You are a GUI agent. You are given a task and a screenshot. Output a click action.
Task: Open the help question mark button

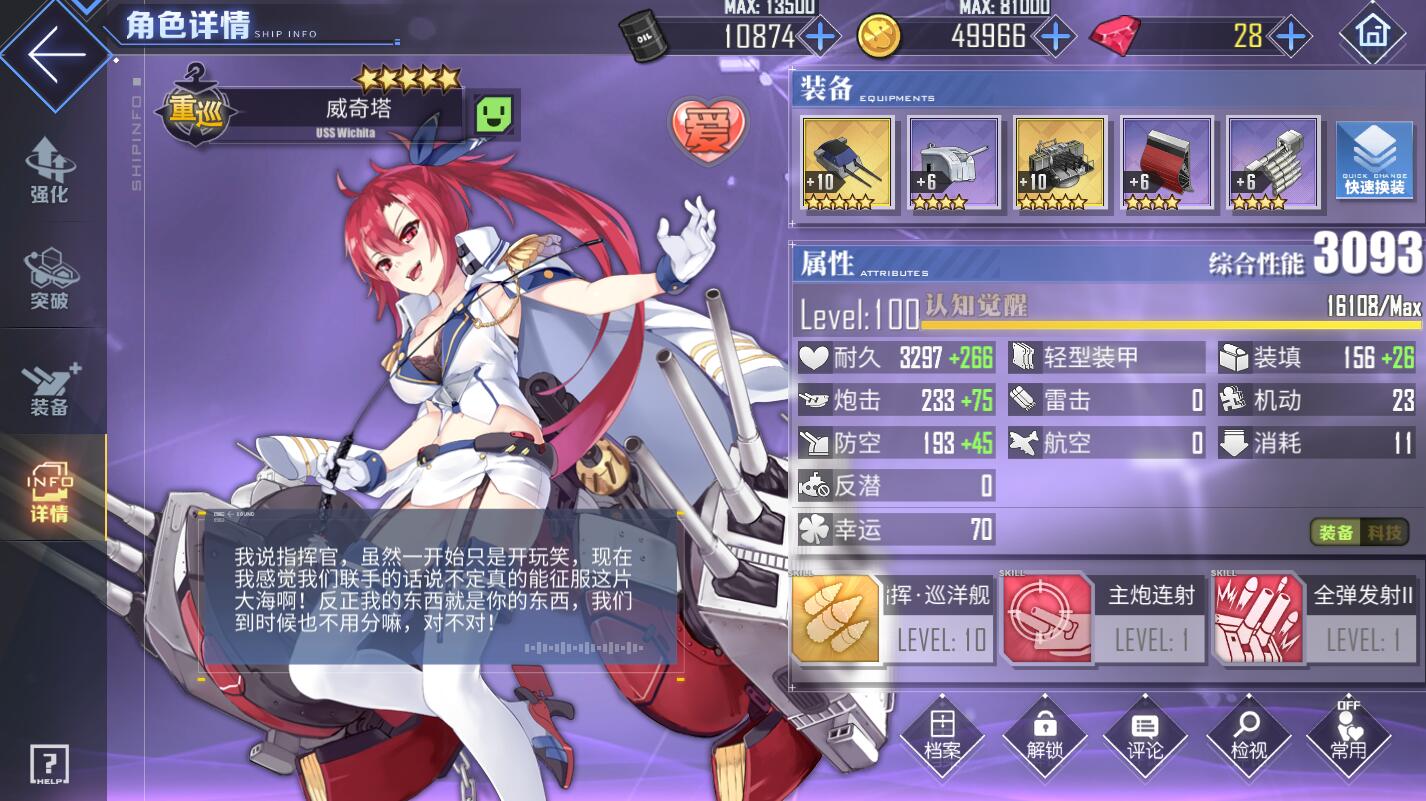pyautogui.click(x=48, y=764)
